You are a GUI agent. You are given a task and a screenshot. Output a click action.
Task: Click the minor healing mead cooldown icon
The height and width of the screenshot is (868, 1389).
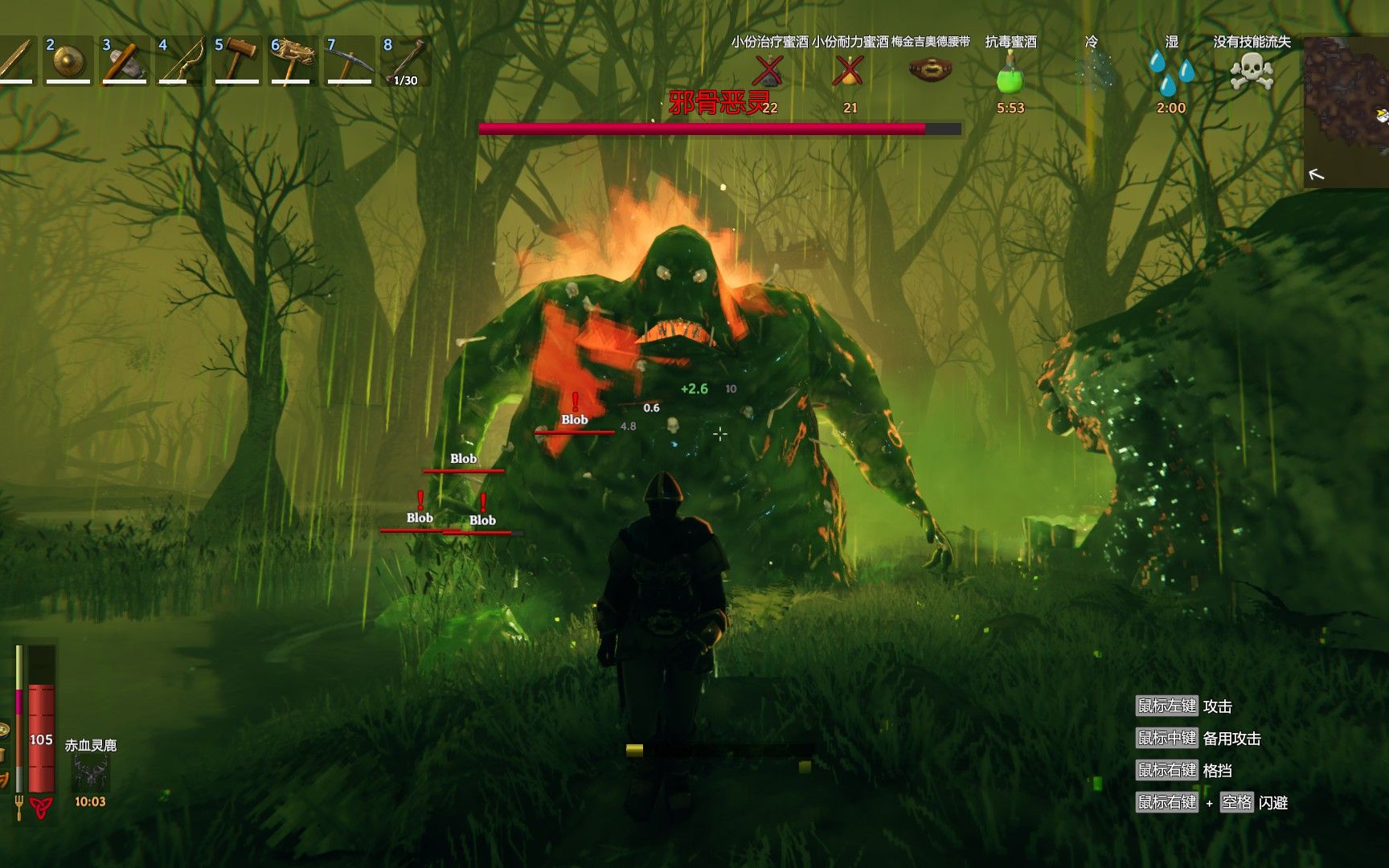point(769,72)
